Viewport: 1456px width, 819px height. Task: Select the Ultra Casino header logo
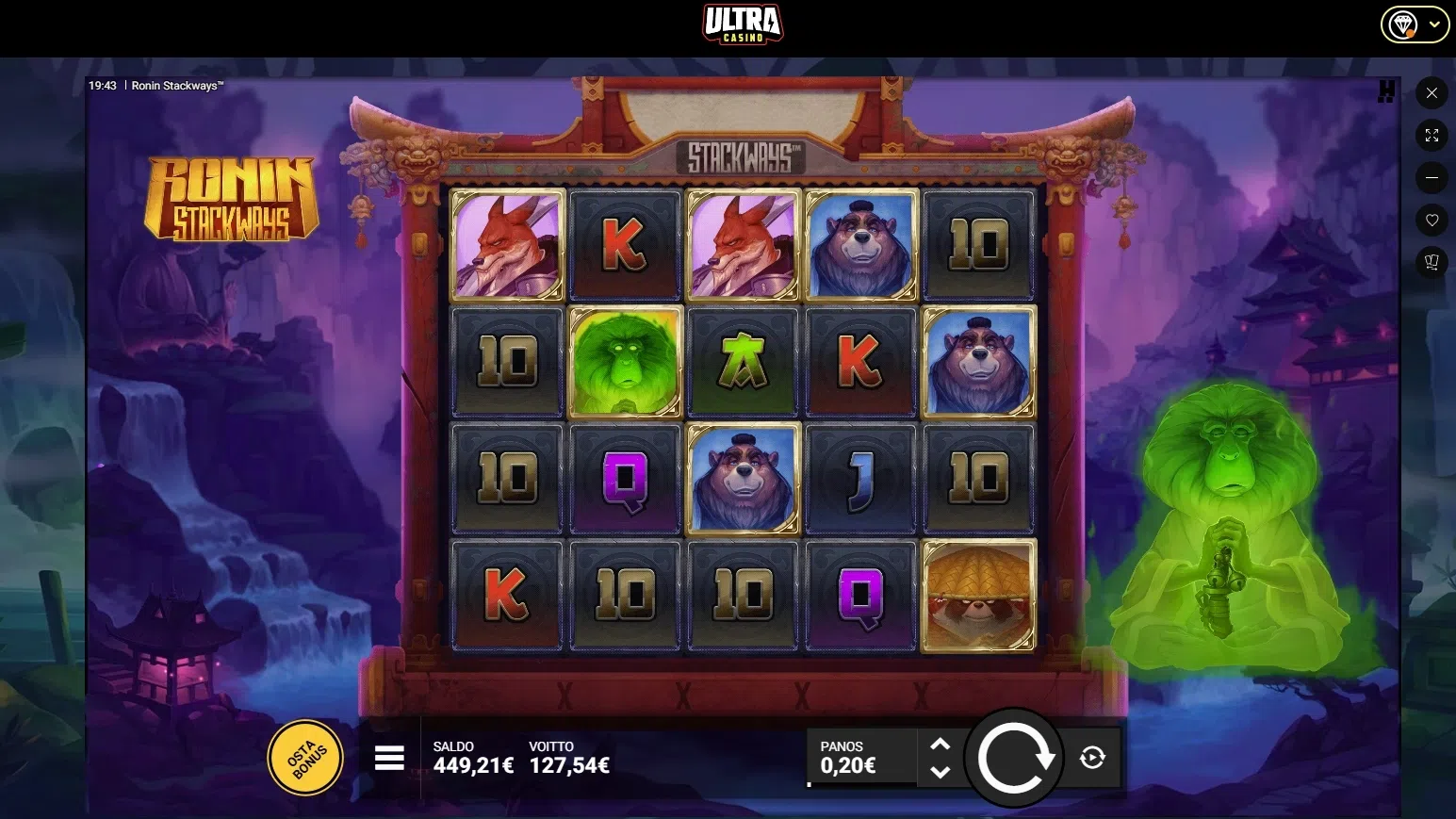tap(744, 24)
